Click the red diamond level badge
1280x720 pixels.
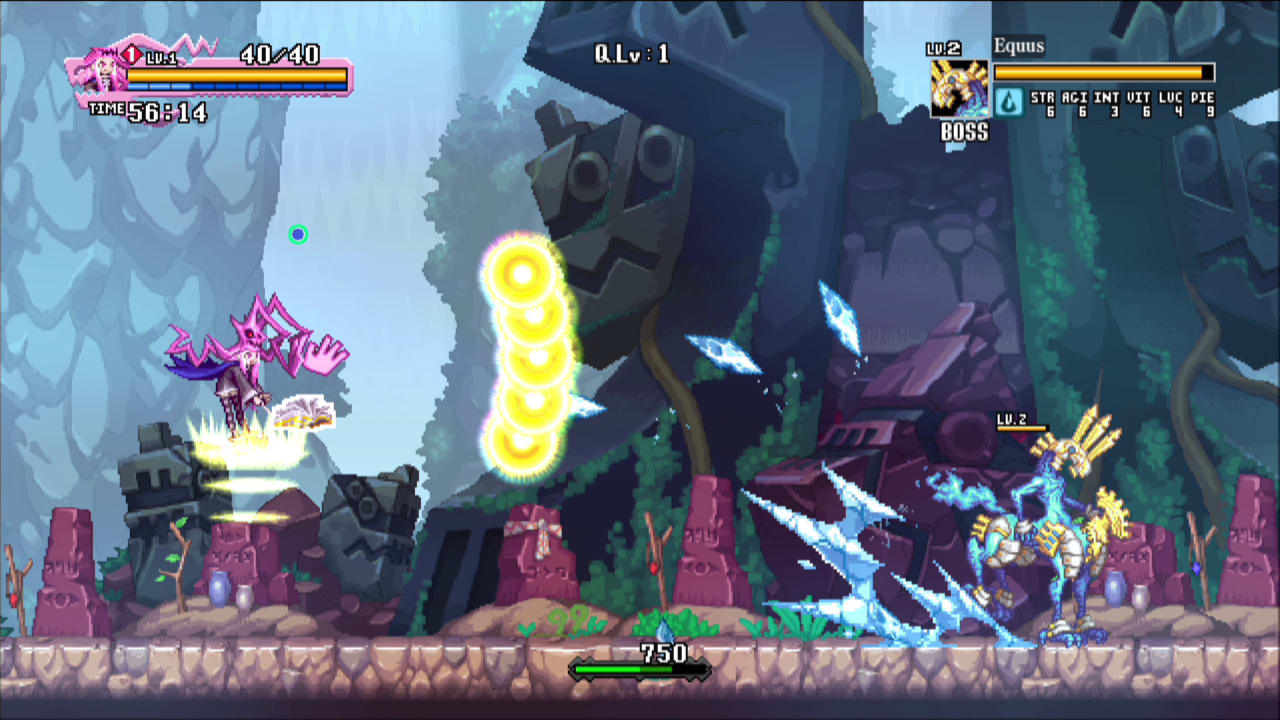click(131, 56)
